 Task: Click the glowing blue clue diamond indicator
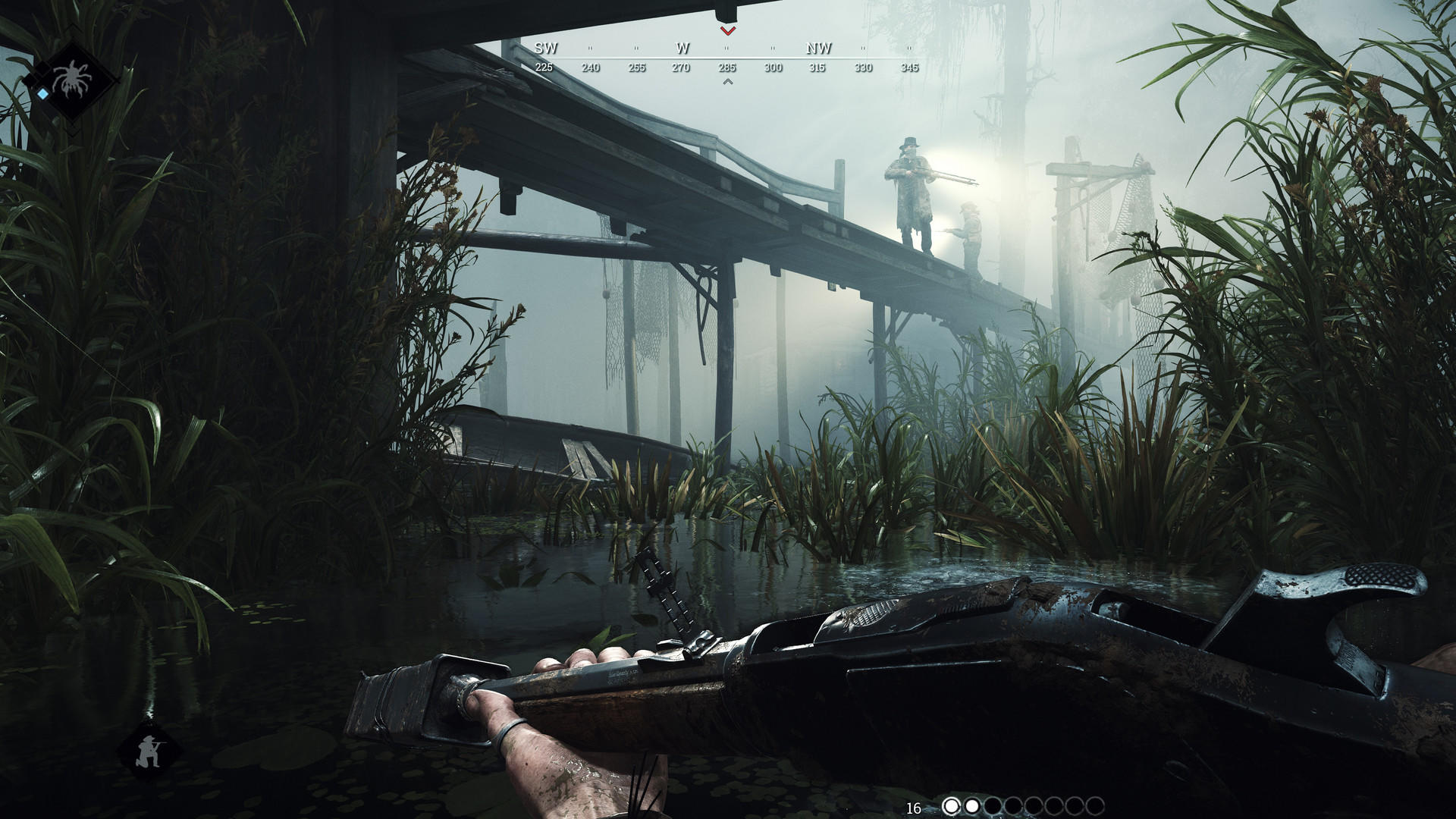pyautogui.click(x=42, y=93)
